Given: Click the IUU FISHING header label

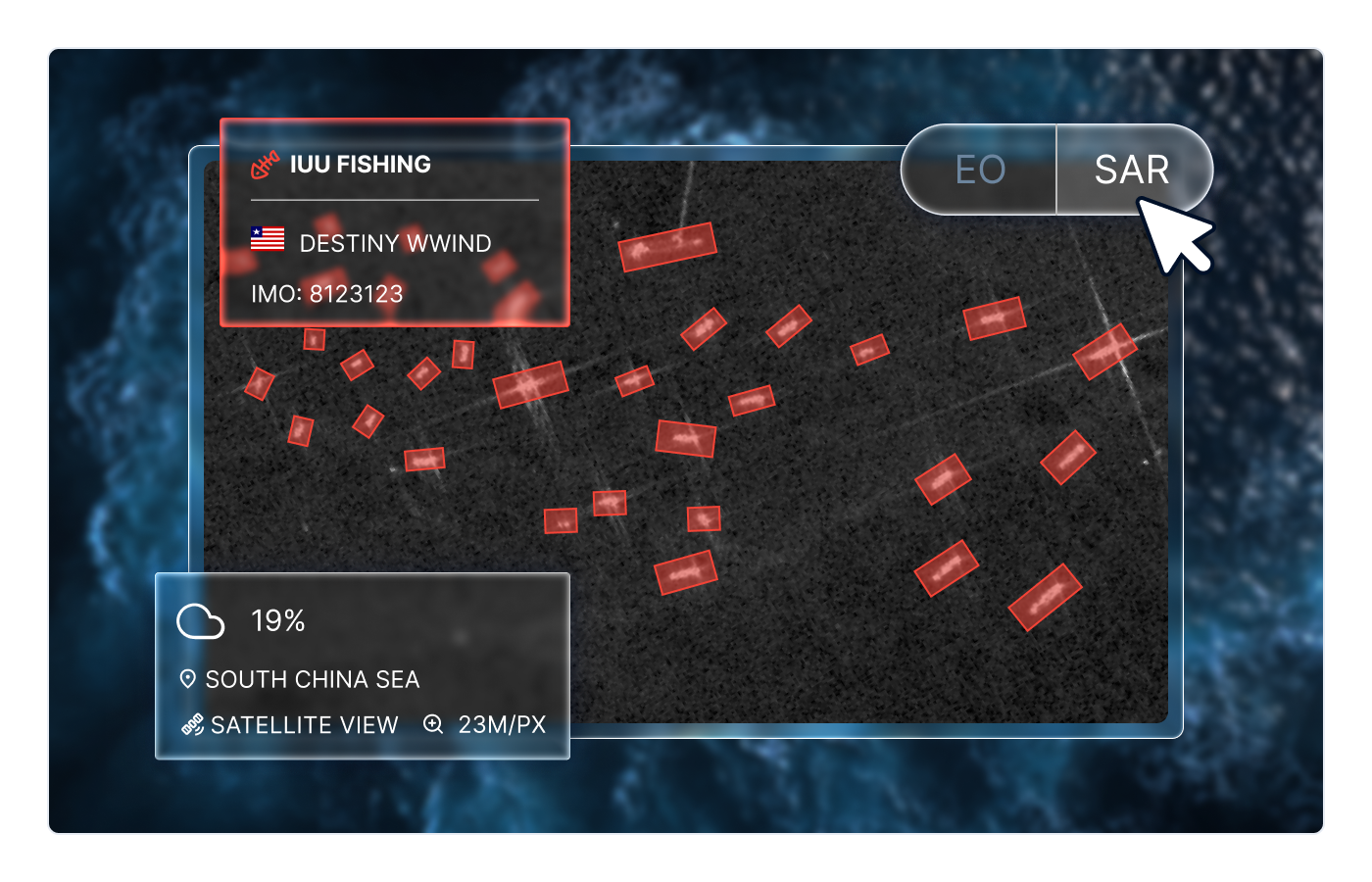Looking at the screenshot, I should click(360, 164).
